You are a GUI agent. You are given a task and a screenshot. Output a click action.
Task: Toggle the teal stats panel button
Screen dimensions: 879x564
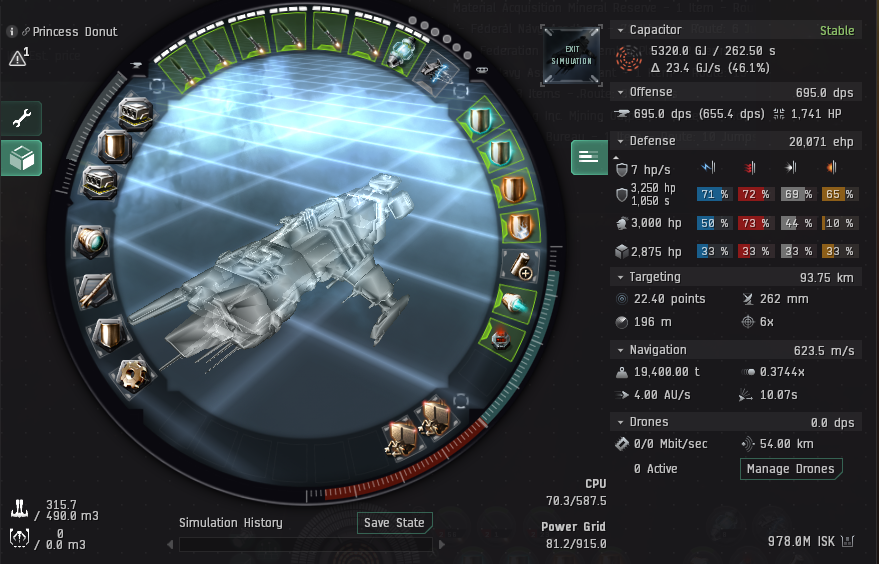(587, 157)
